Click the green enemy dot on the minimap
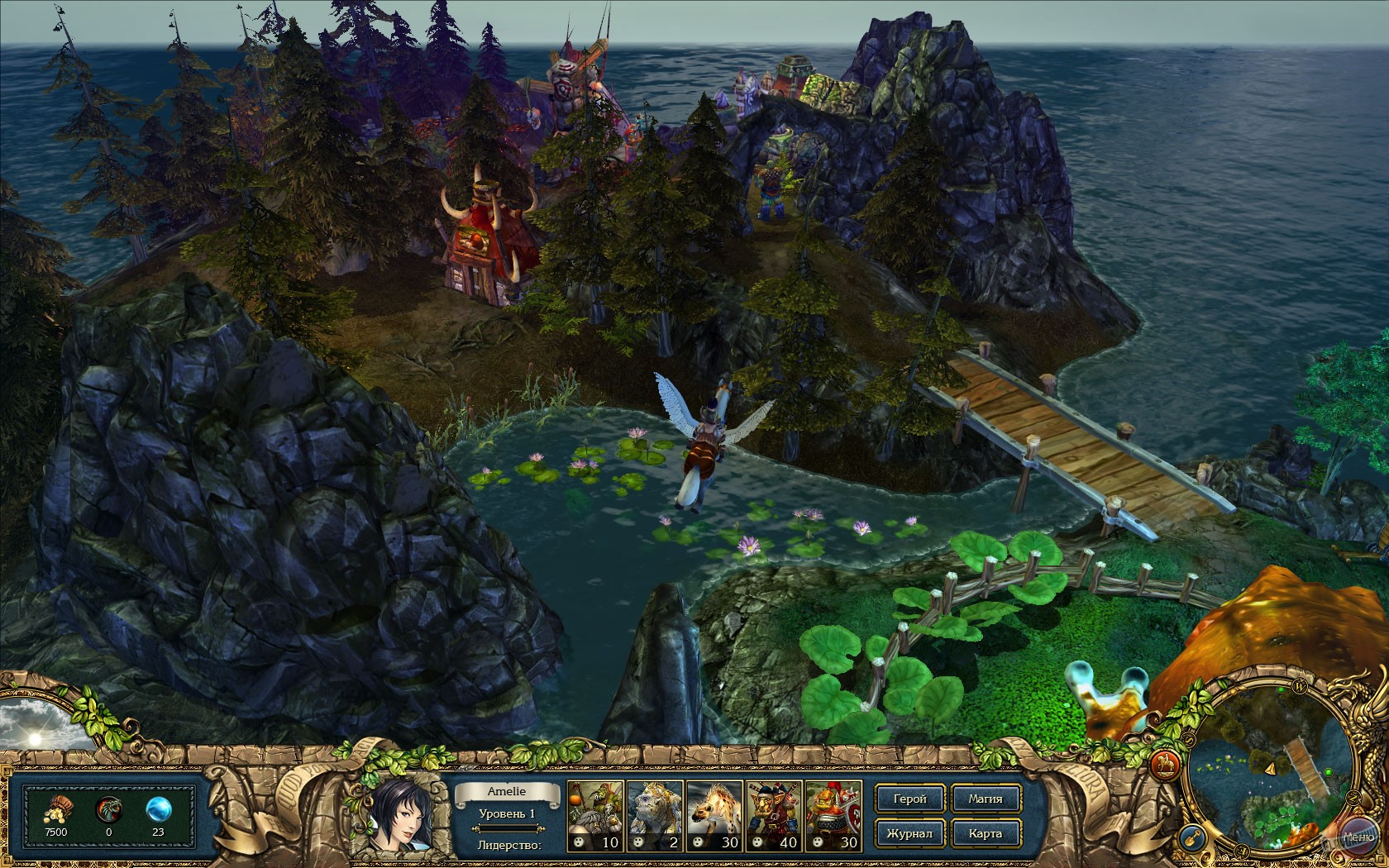The image size is (1389, 868). (x=1328, y=772)
